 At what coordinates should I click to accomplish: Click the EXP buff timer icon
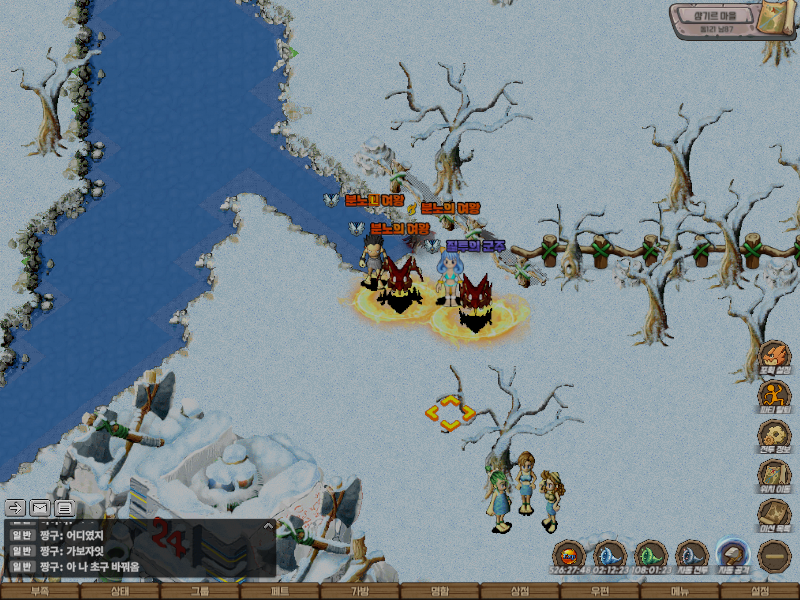(568, 555)
